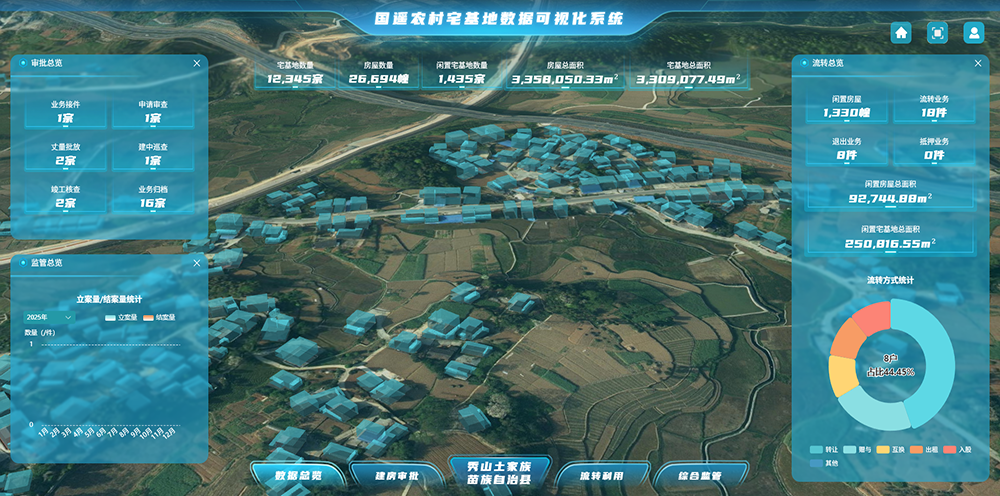
Task: Select the 业务归档 stat card
Action: pos(153,197)
